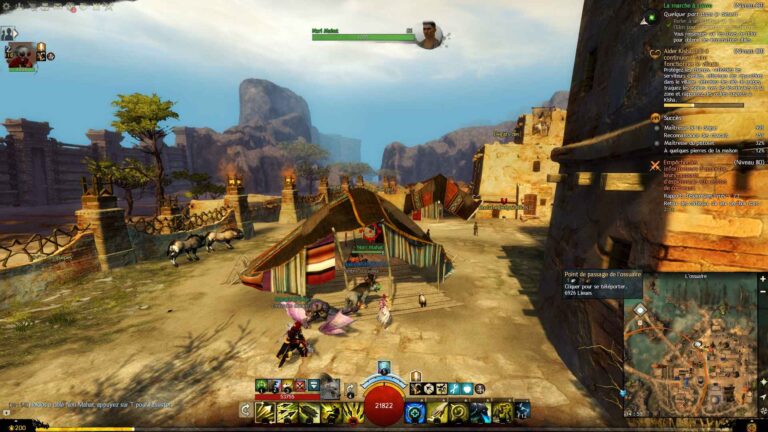
Task: Click the orange crossed-swords event entry
Action: tap(656, 163)
